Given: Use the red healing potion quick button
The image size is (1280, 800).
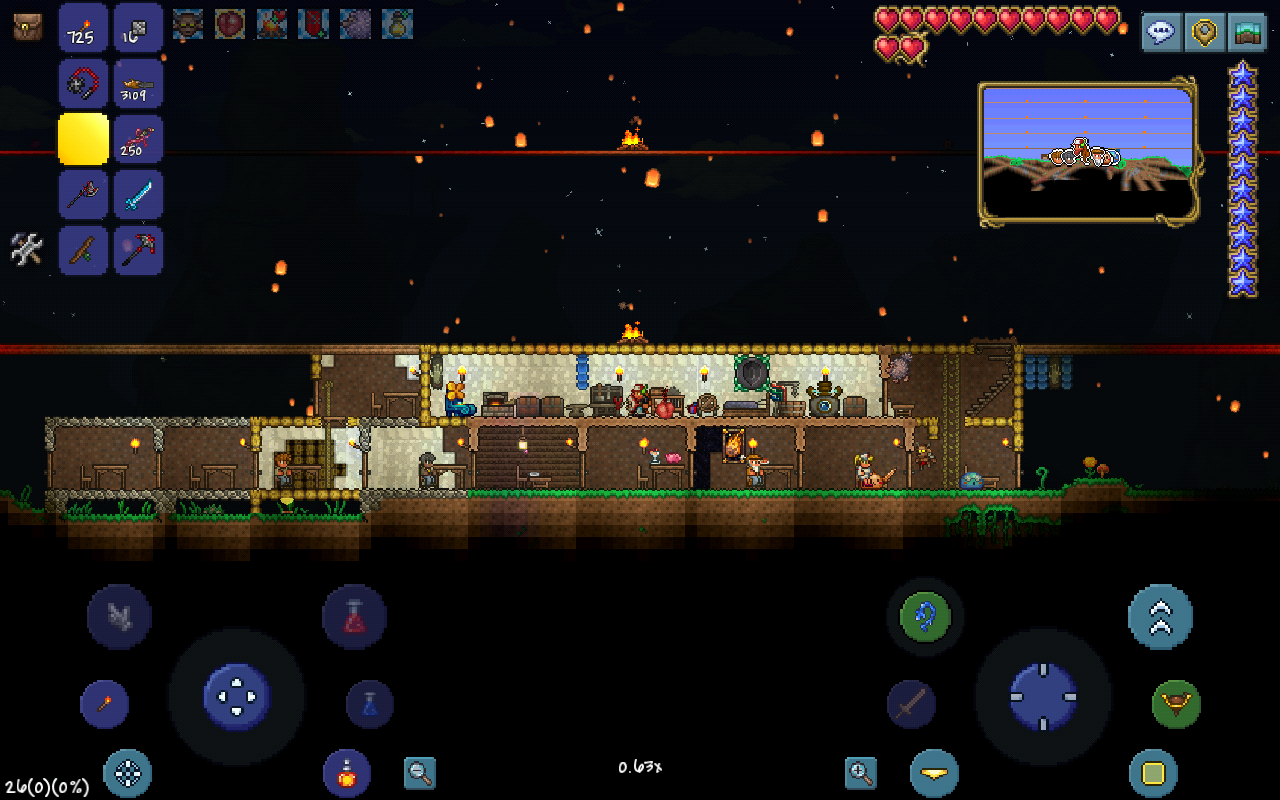Looking at the screenshot, I should click(x=354, y=617).
